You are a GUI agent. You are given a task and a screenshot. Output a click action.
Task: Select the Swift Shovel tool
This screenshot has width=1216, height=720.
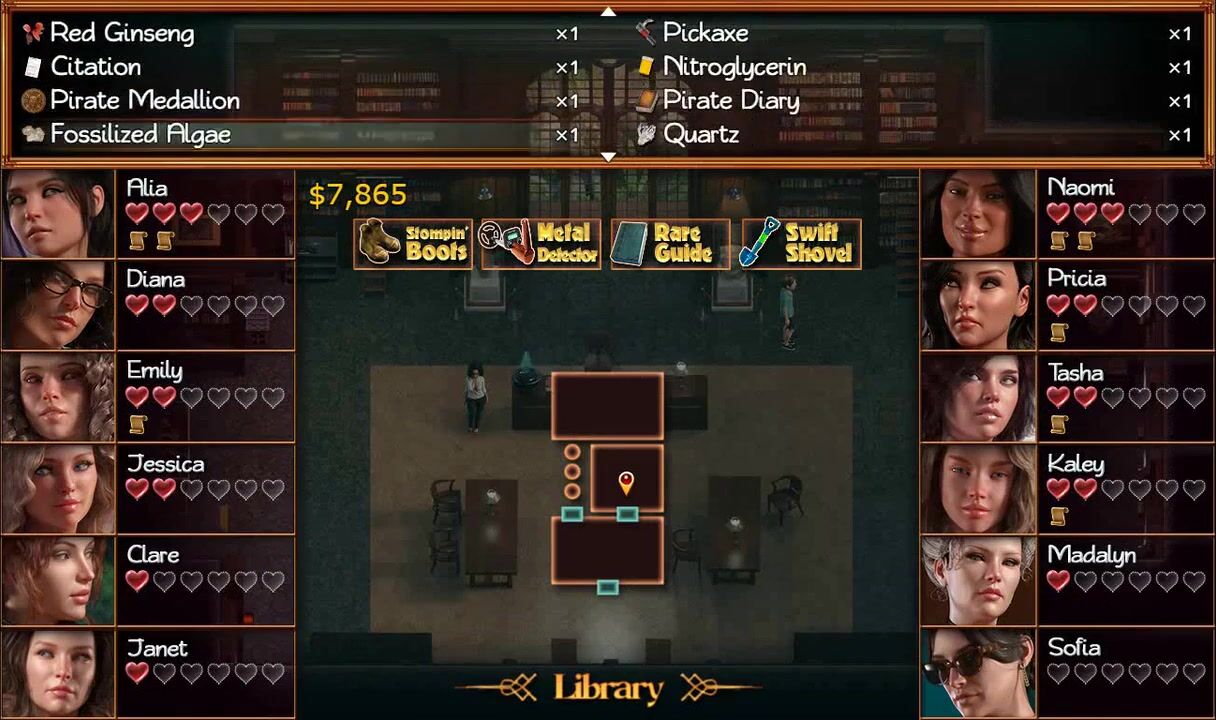799,243
